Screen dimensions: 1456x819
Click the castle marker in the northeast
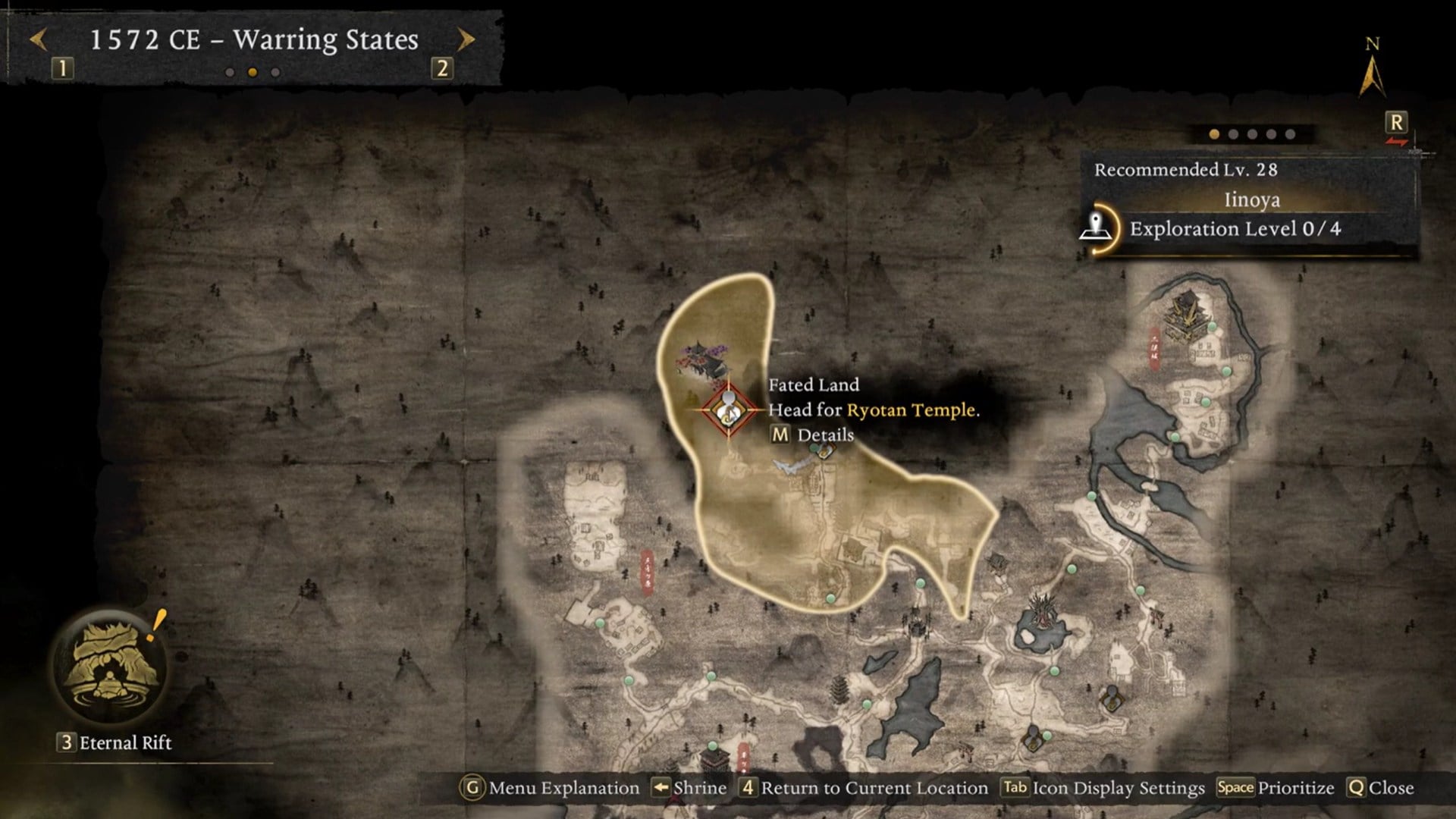tap(1184, 312)
